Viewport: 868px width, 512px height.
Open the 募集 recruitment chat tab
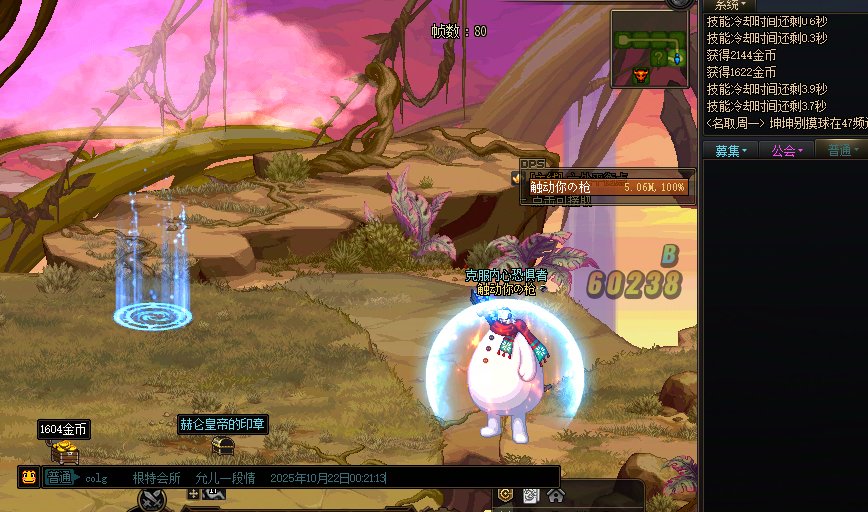(x=729, y=150)
